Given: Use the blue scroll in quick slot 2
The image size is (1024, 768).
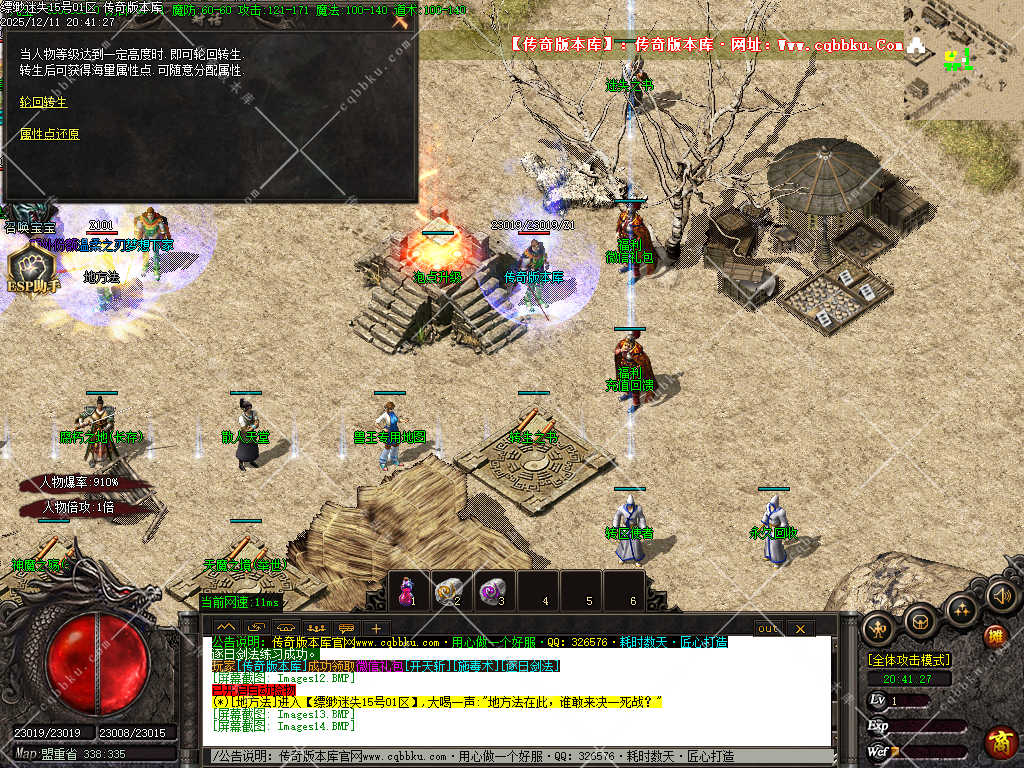Looking at the screenshot, I should tap(449, 590).
